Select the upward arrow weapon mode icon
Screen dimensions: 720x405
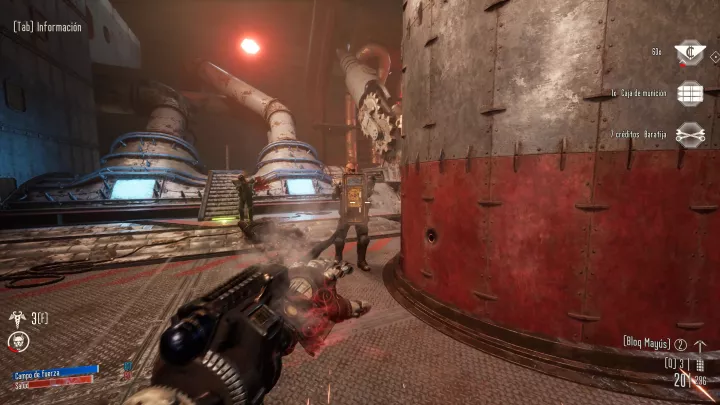coord(700,346)
